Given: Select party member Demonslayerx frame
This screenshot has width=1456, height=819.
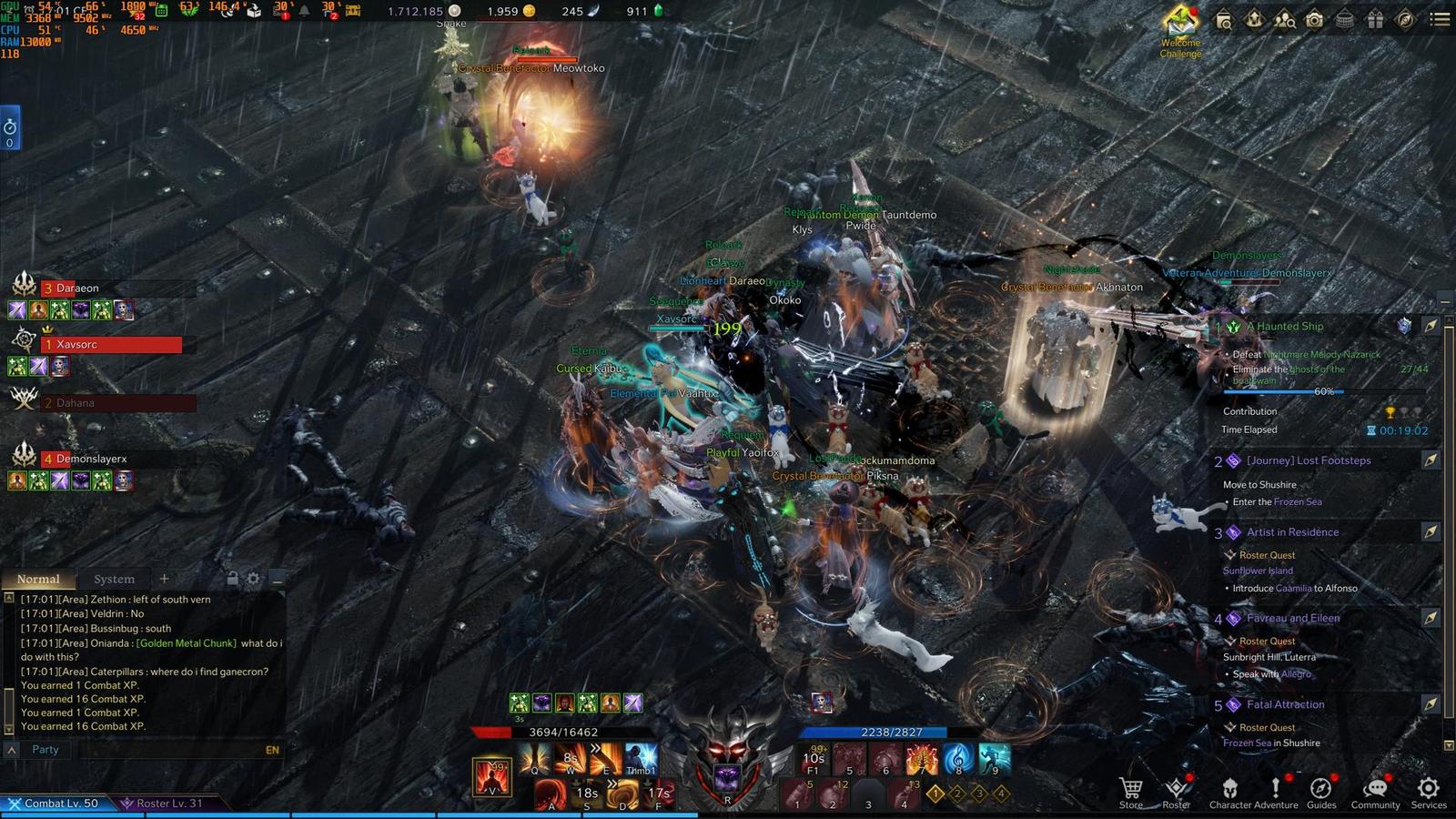Looking at the screenshot, I should (x=91, y=459).
